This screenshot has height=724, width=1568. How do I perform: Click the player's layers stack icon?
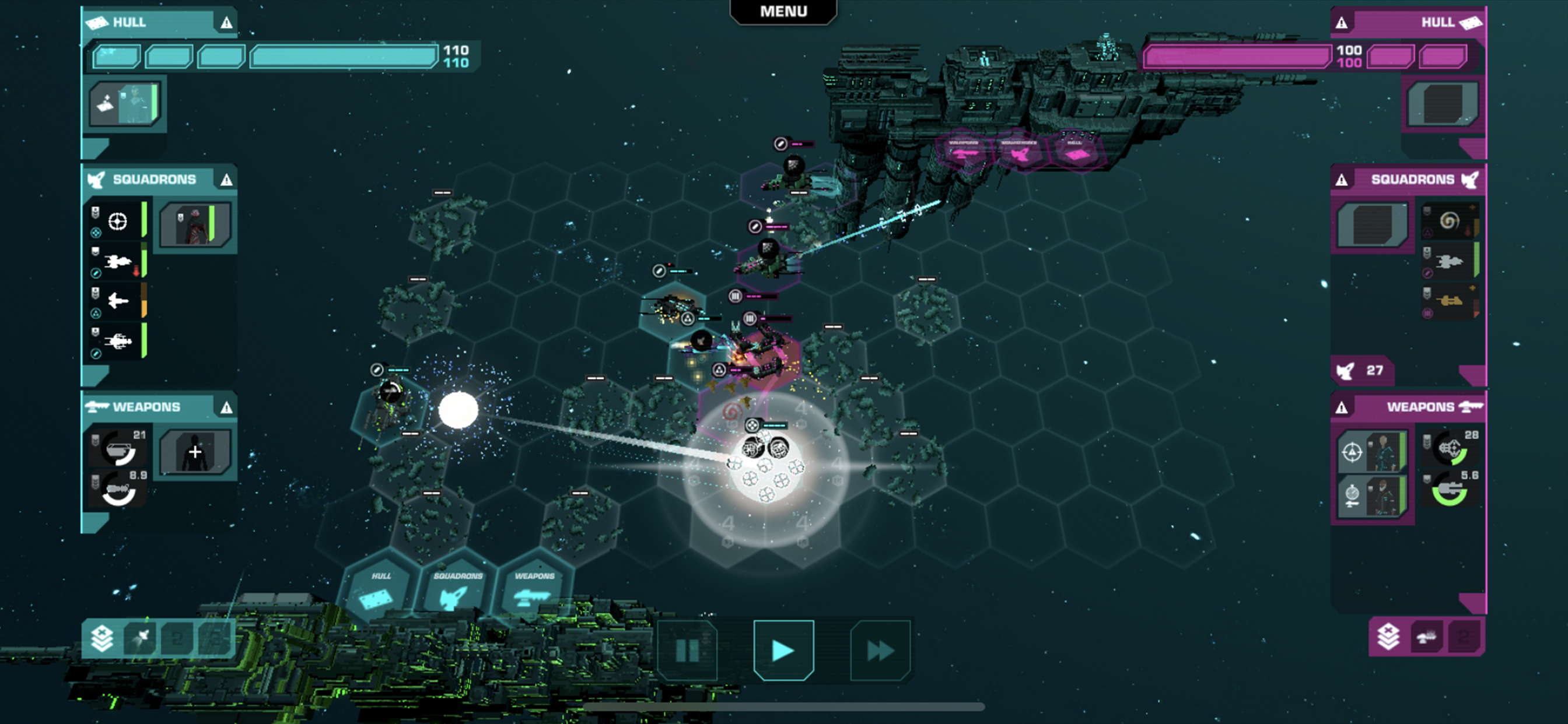click(102, 638)
